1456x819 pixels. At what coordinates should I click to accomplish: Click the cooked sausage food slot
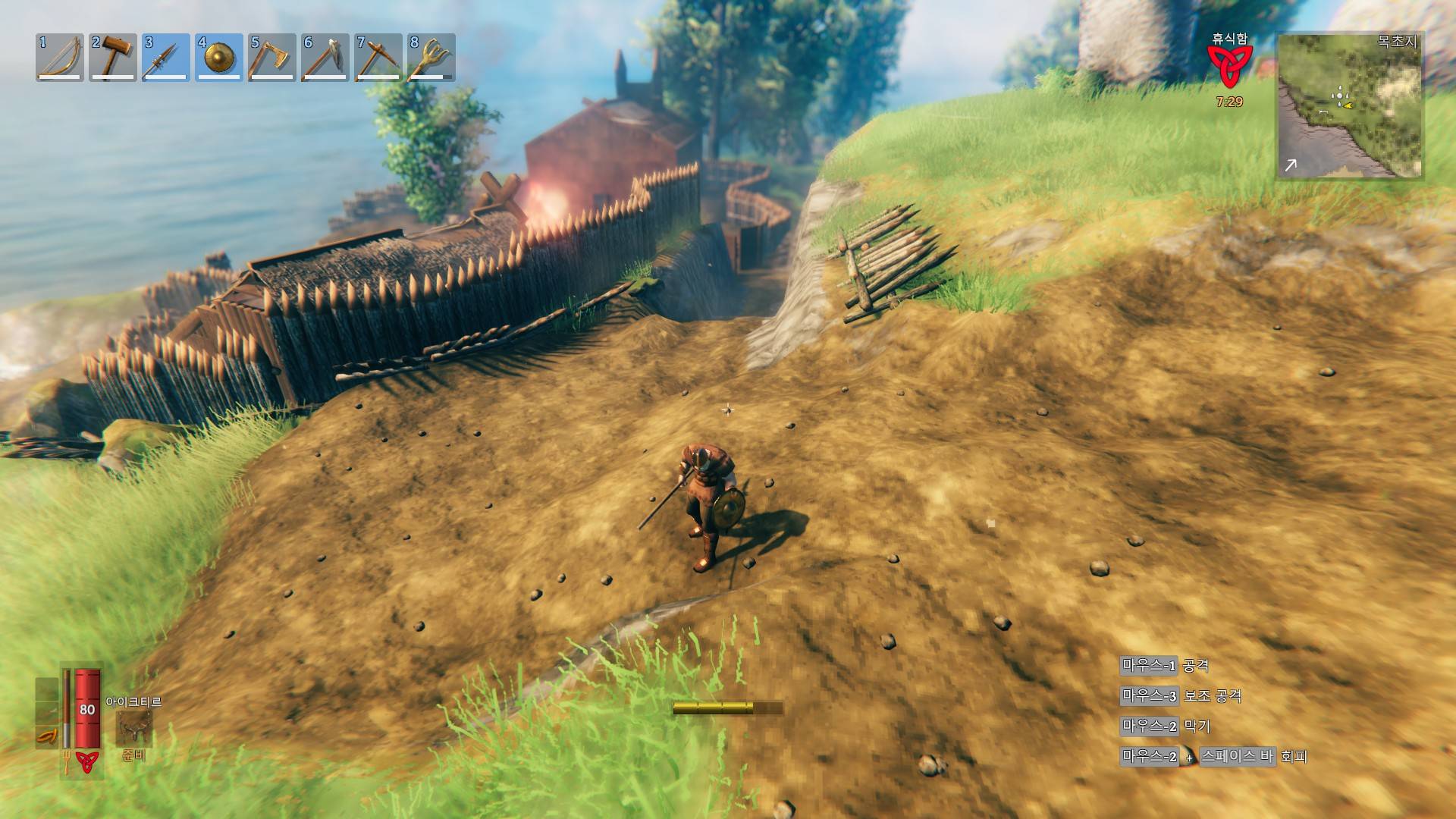(47, 736)
